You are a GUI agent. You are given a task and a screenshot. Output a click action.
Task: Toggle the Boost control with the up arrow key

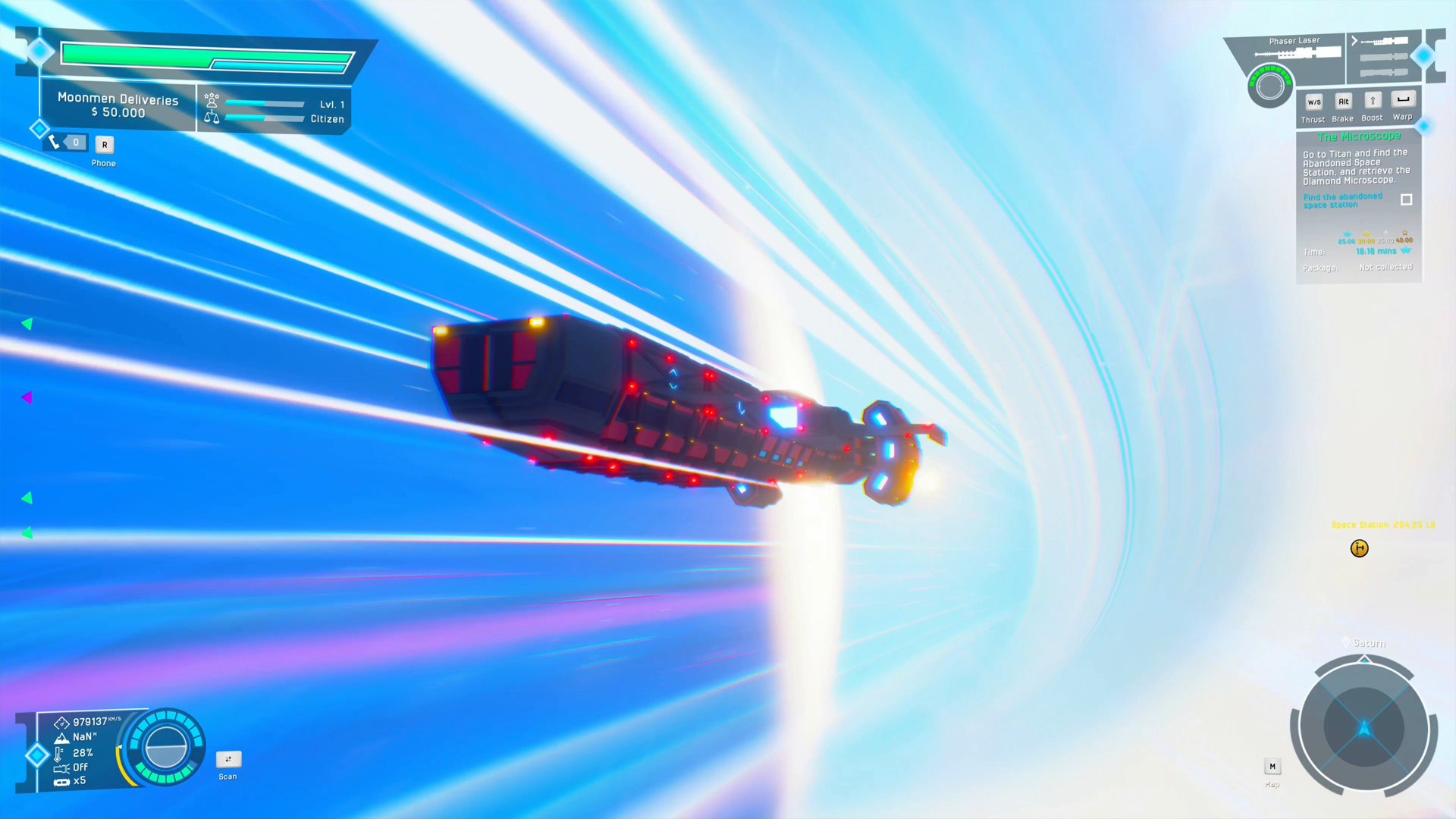coord(1373,99)
